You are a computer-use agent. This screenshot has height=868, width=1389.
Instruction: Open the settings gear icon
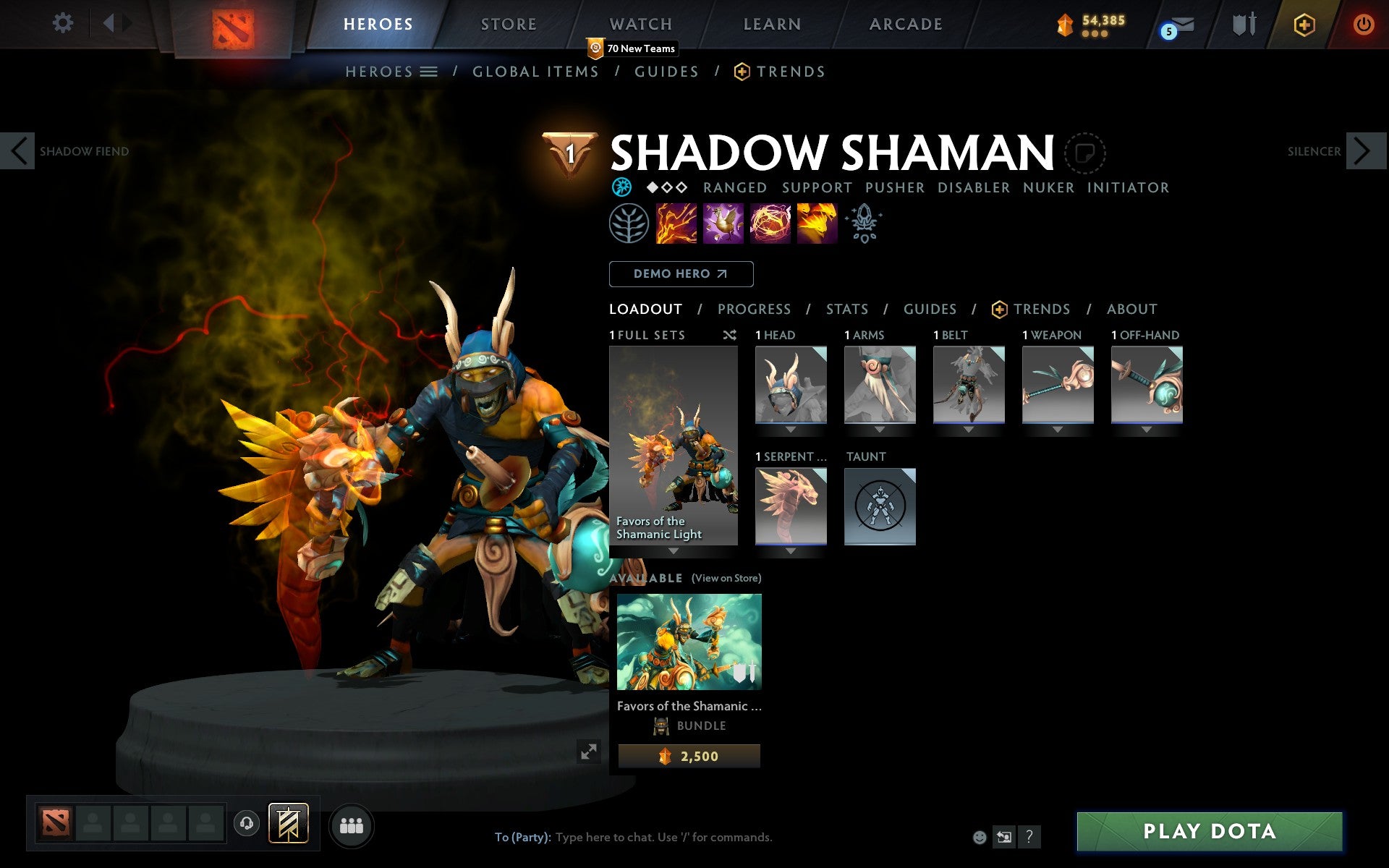tap(64, 23)
